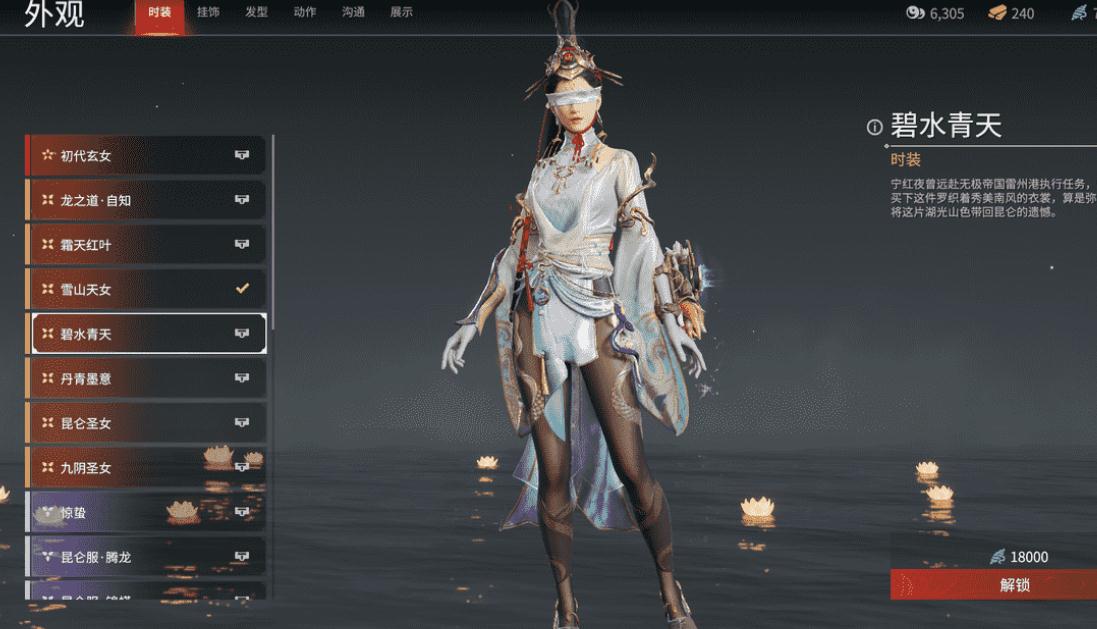Choose the 龙之道·自知 outfit
The height and width of the screenshot is (629, 1097).
[146, 200]
